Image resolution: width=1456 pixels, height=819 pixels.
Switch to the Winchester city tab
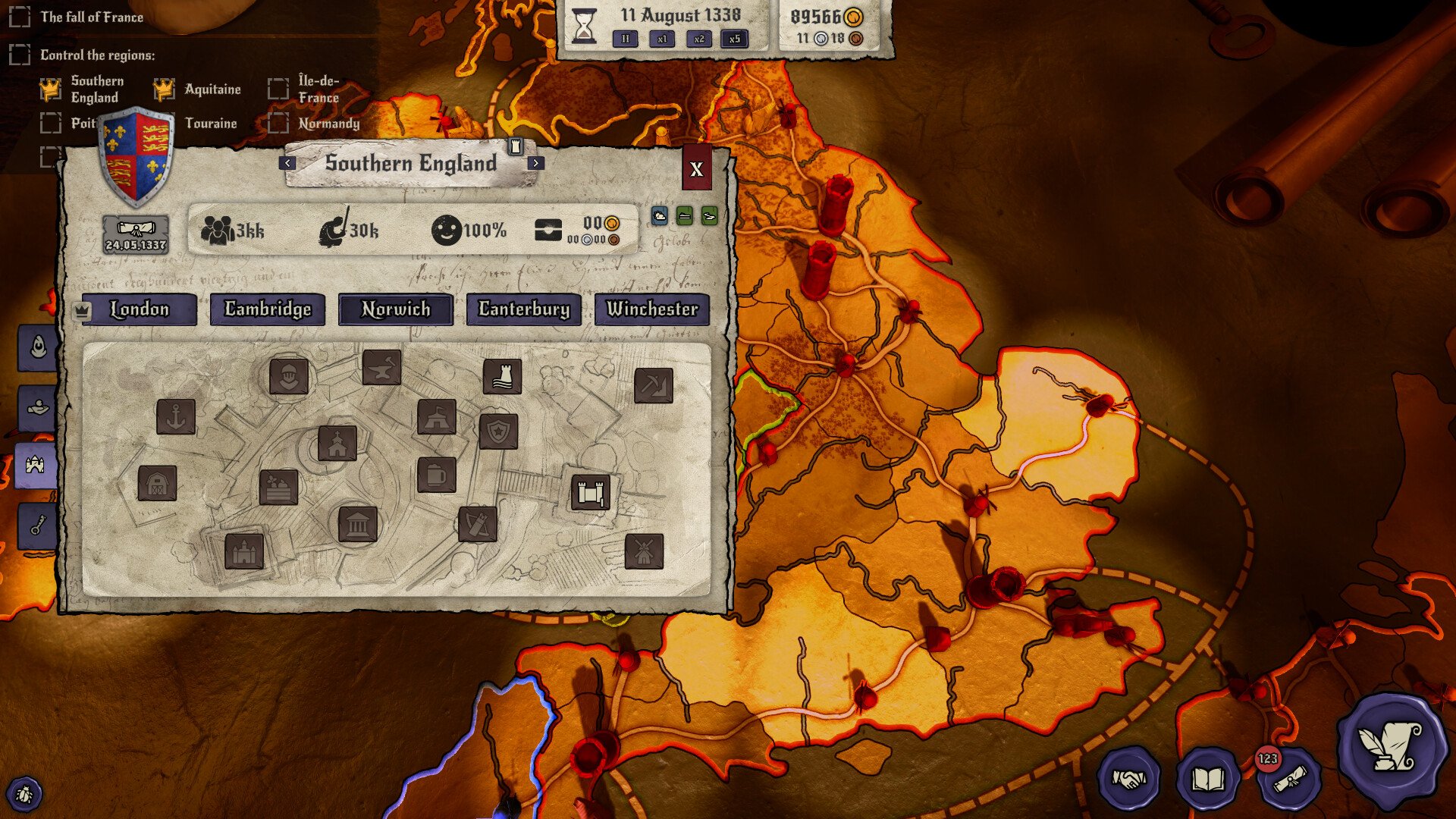651,309
